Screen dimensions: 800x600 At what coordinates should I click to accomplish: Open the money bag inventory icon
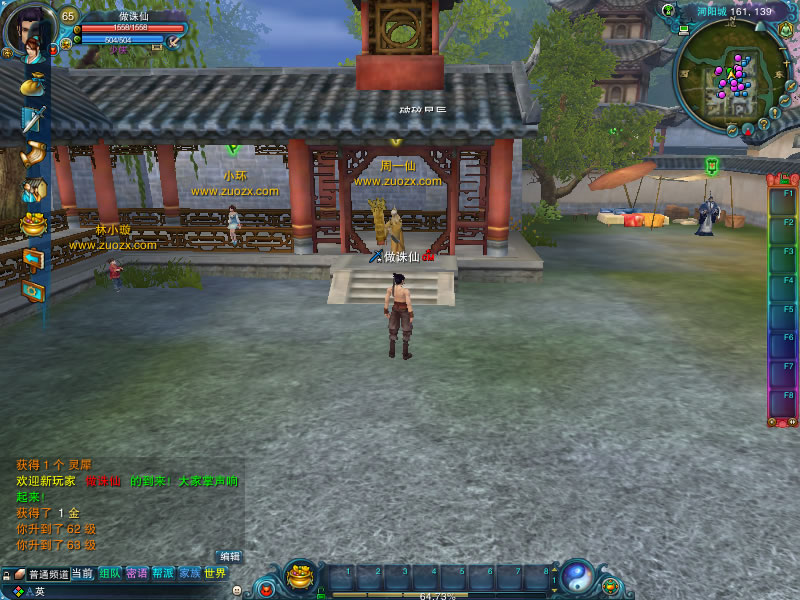32,87
